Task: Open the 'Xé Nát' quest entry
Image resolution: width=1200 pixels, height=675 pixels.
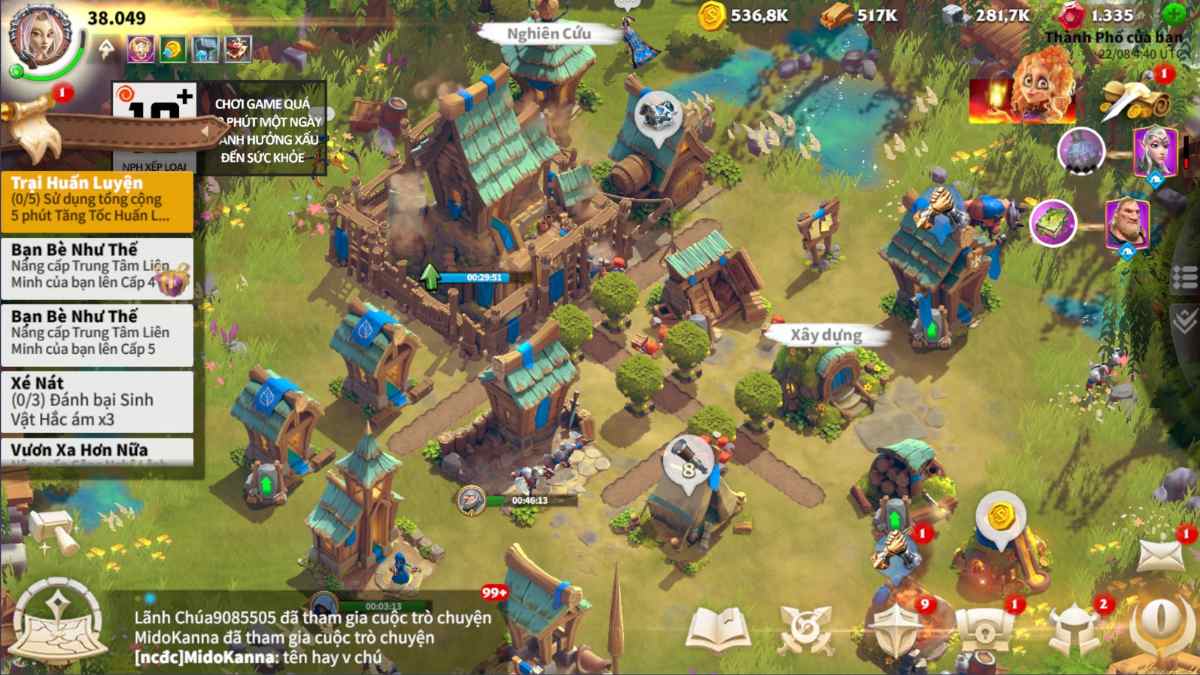Action: pyautogui.click(x=97, y=402)
